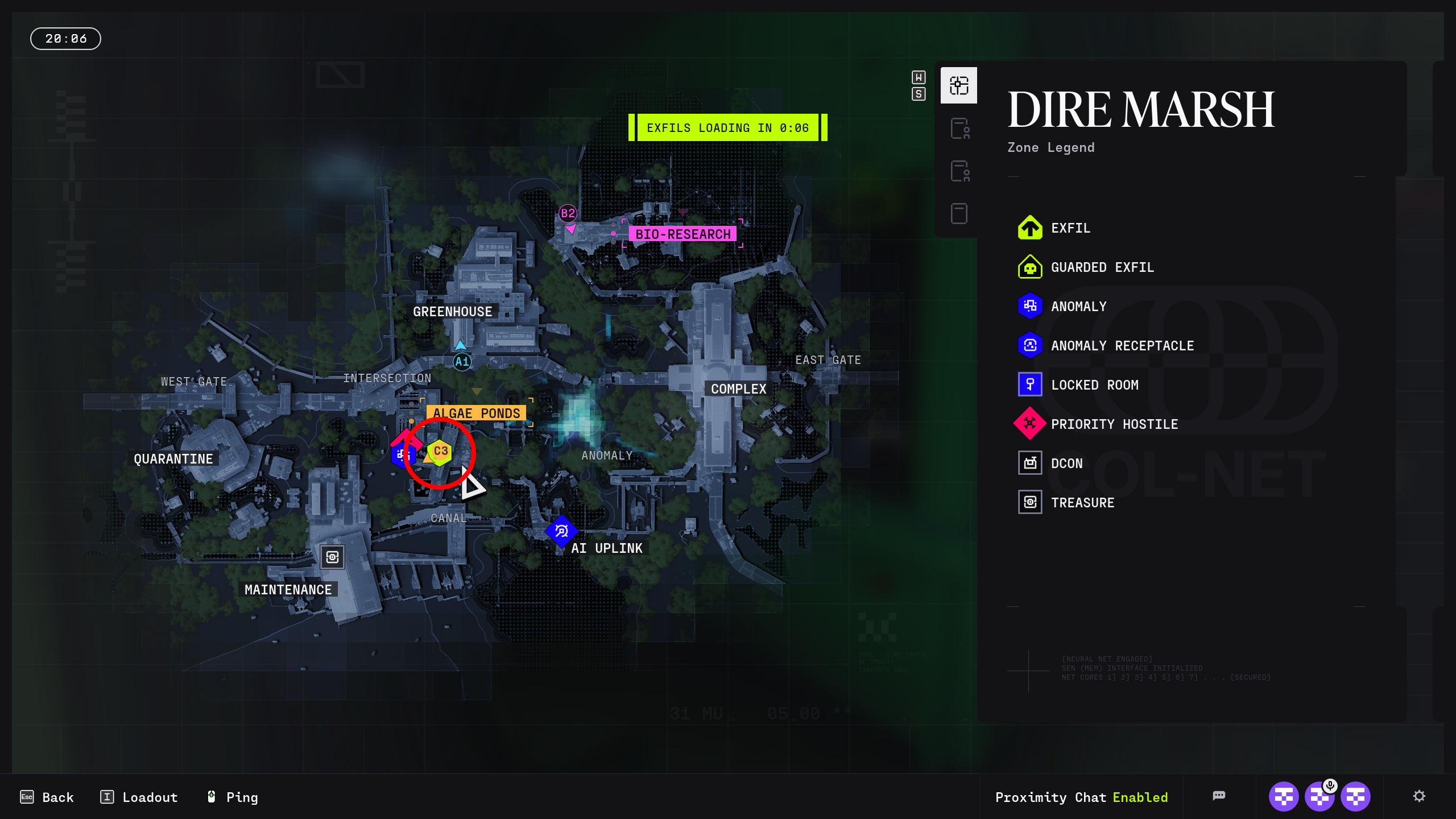This screenshot has height=819, width=1456.
Task: Click the Guarded Exfil legend icon
Action: click(x=1029, y=267)
